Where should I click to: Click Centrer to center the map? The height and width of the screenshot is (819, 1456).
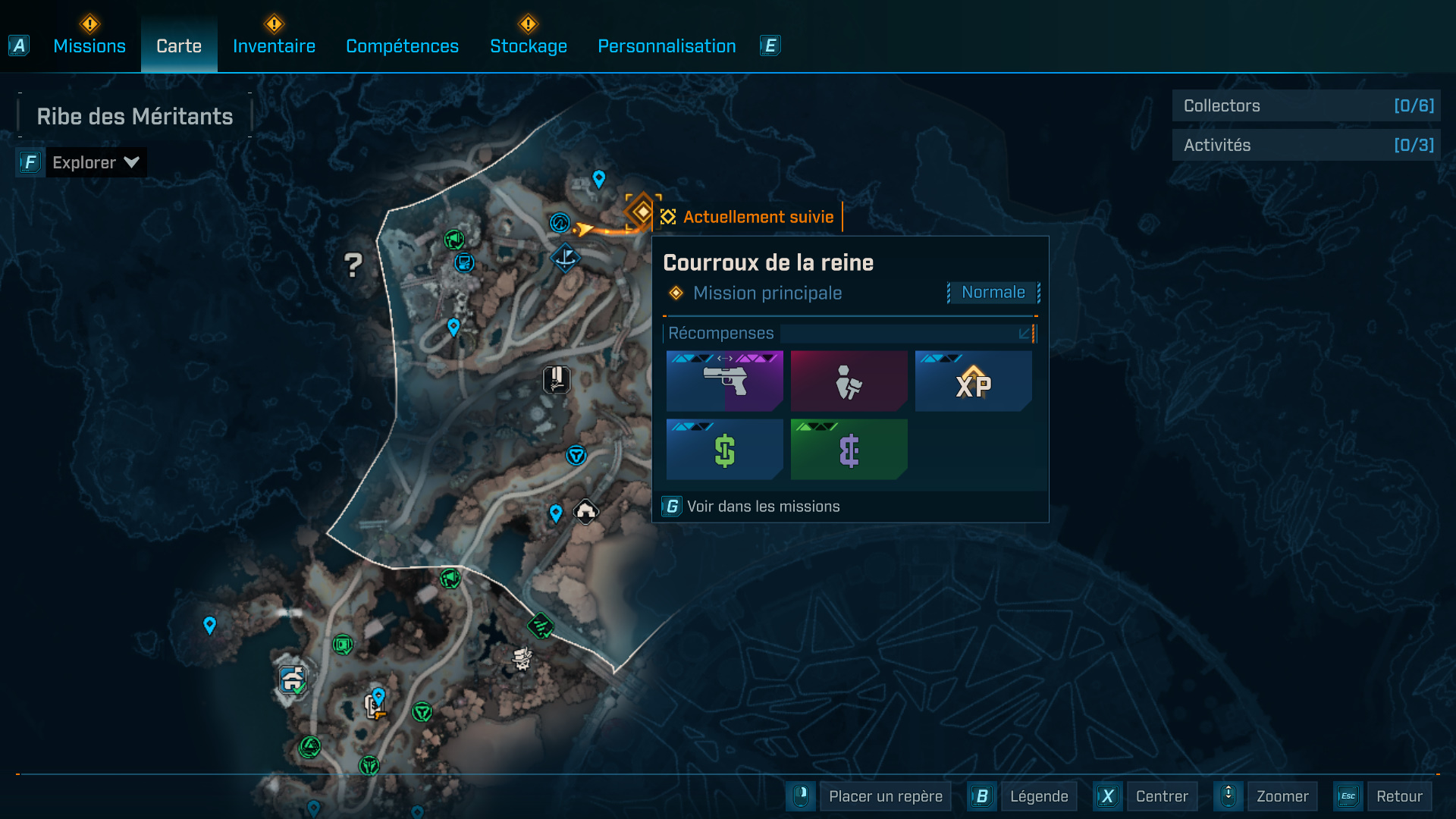(1161, 796)
